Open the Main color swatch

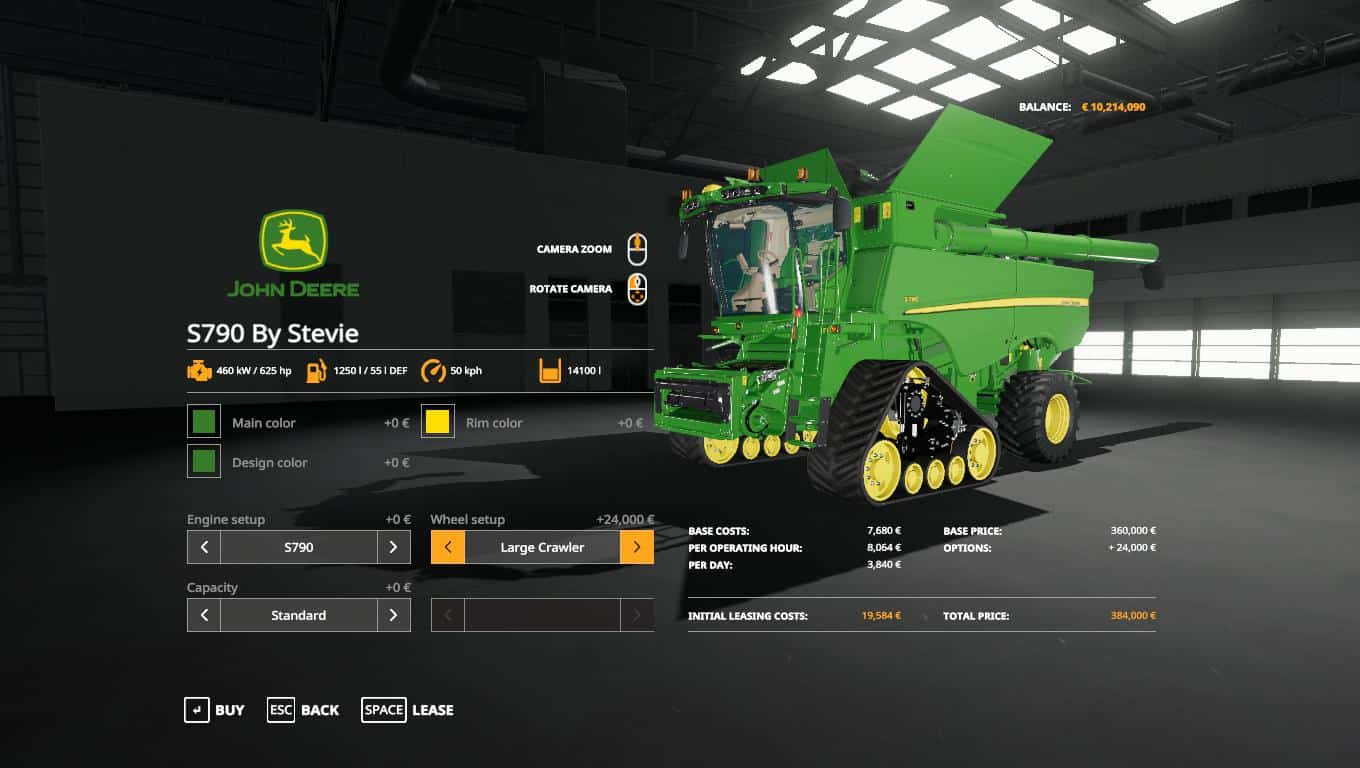[204, 422]
